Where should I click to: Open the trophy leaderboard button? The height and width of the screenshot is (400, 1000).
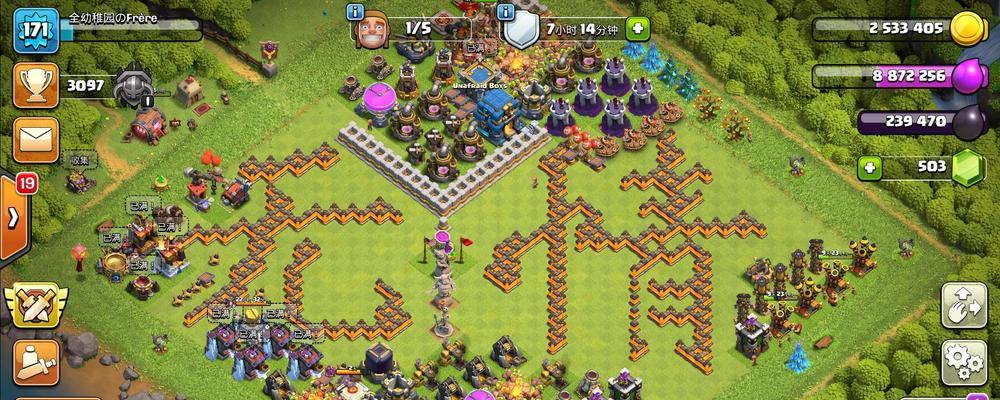32,86
